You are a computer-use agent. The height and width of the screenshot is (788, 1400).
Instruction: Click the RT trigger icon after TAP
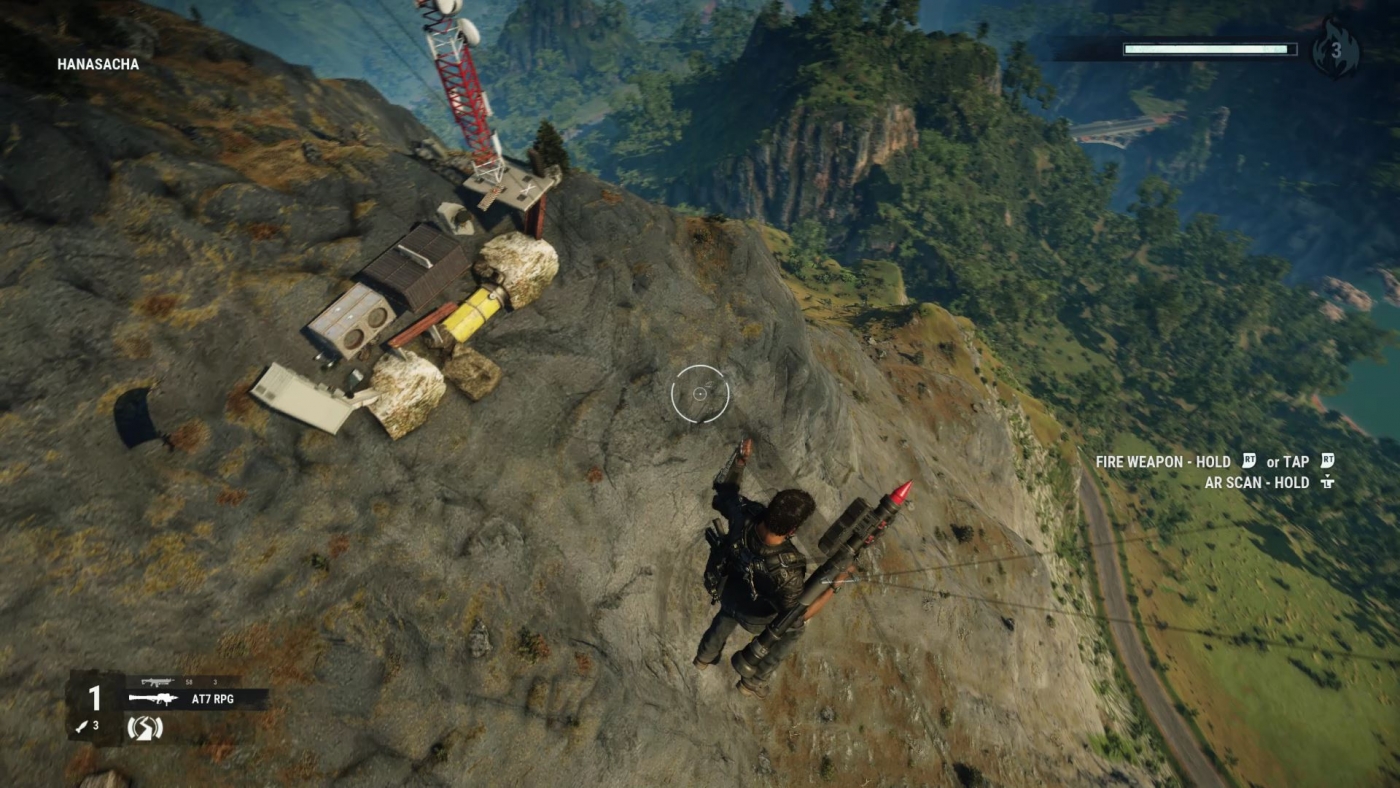(1326, 462)
